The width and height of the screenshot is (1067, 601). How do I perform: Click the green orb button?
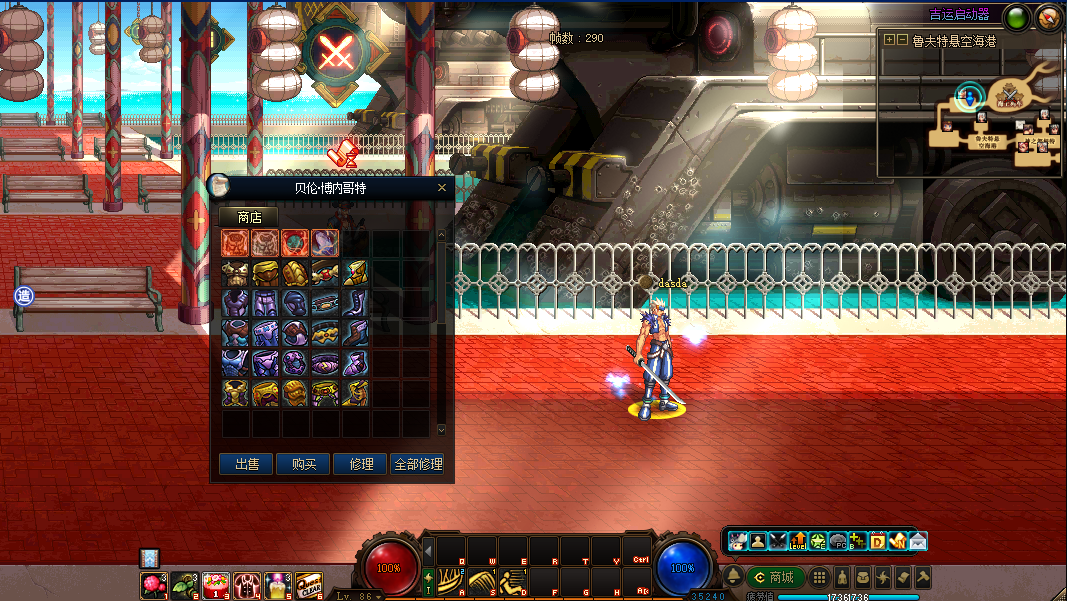pyautogui.click(x=1017, y=16)
